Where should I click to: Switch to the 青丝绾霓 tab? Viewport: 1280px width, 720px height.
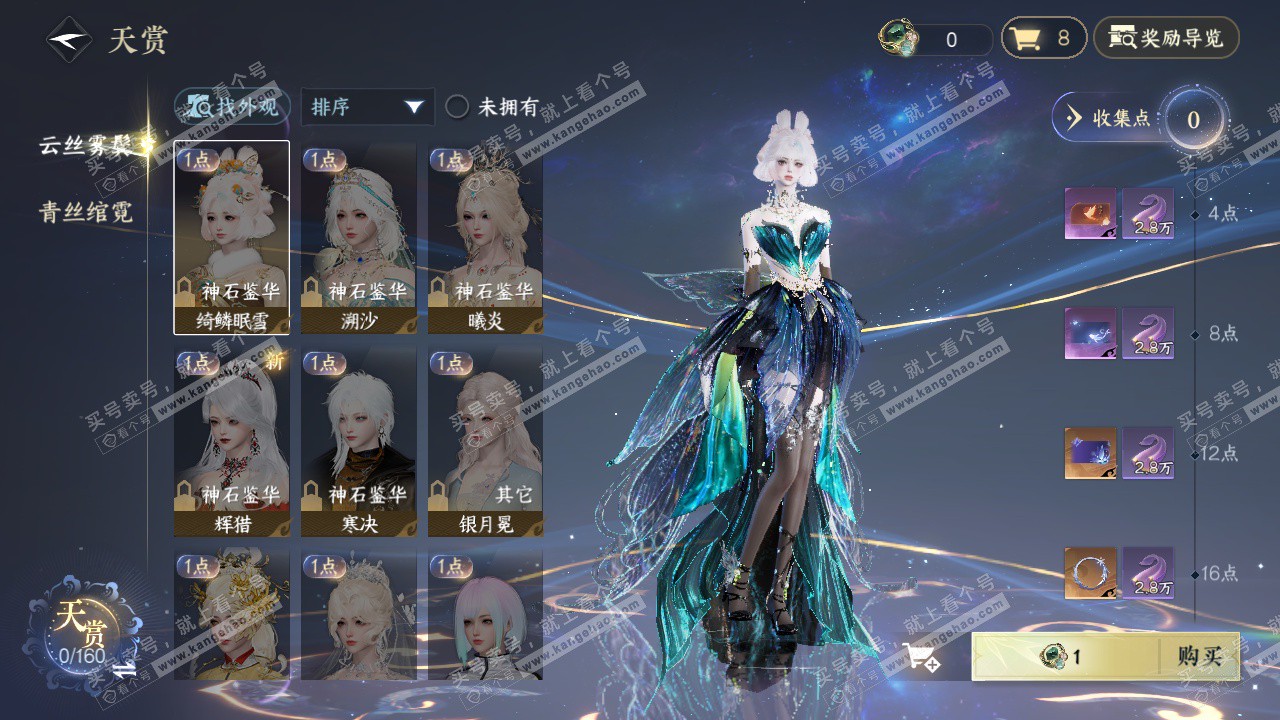point(85,212)
